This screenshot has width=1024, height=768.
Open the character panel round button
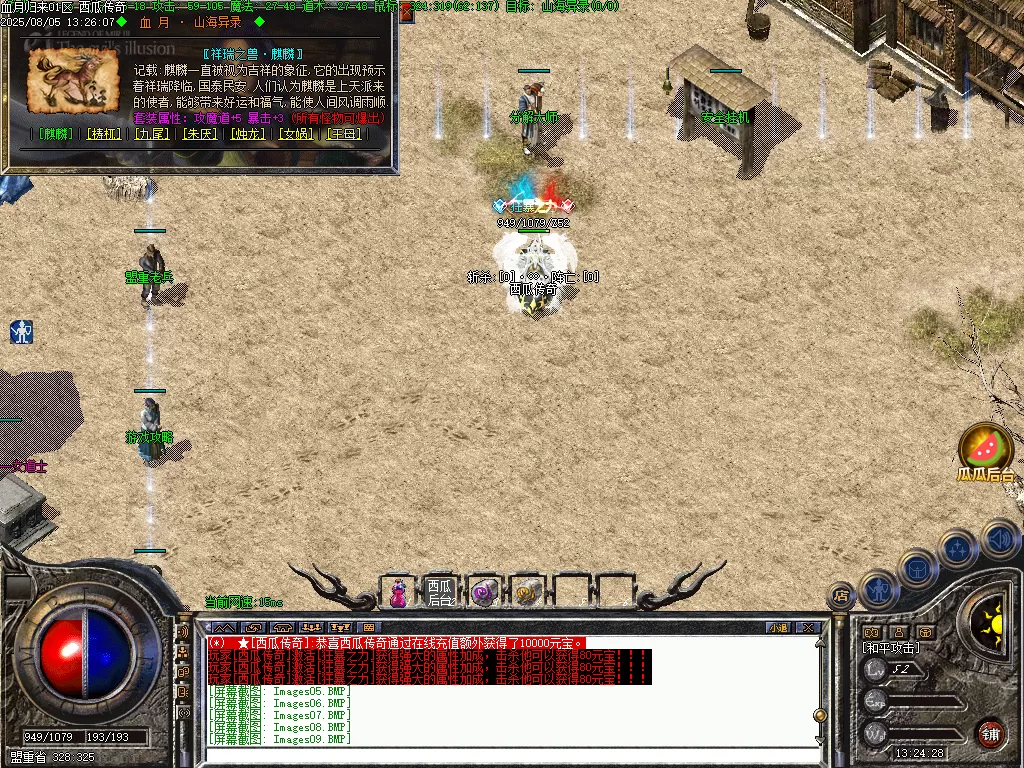click(x=878, y=590)
